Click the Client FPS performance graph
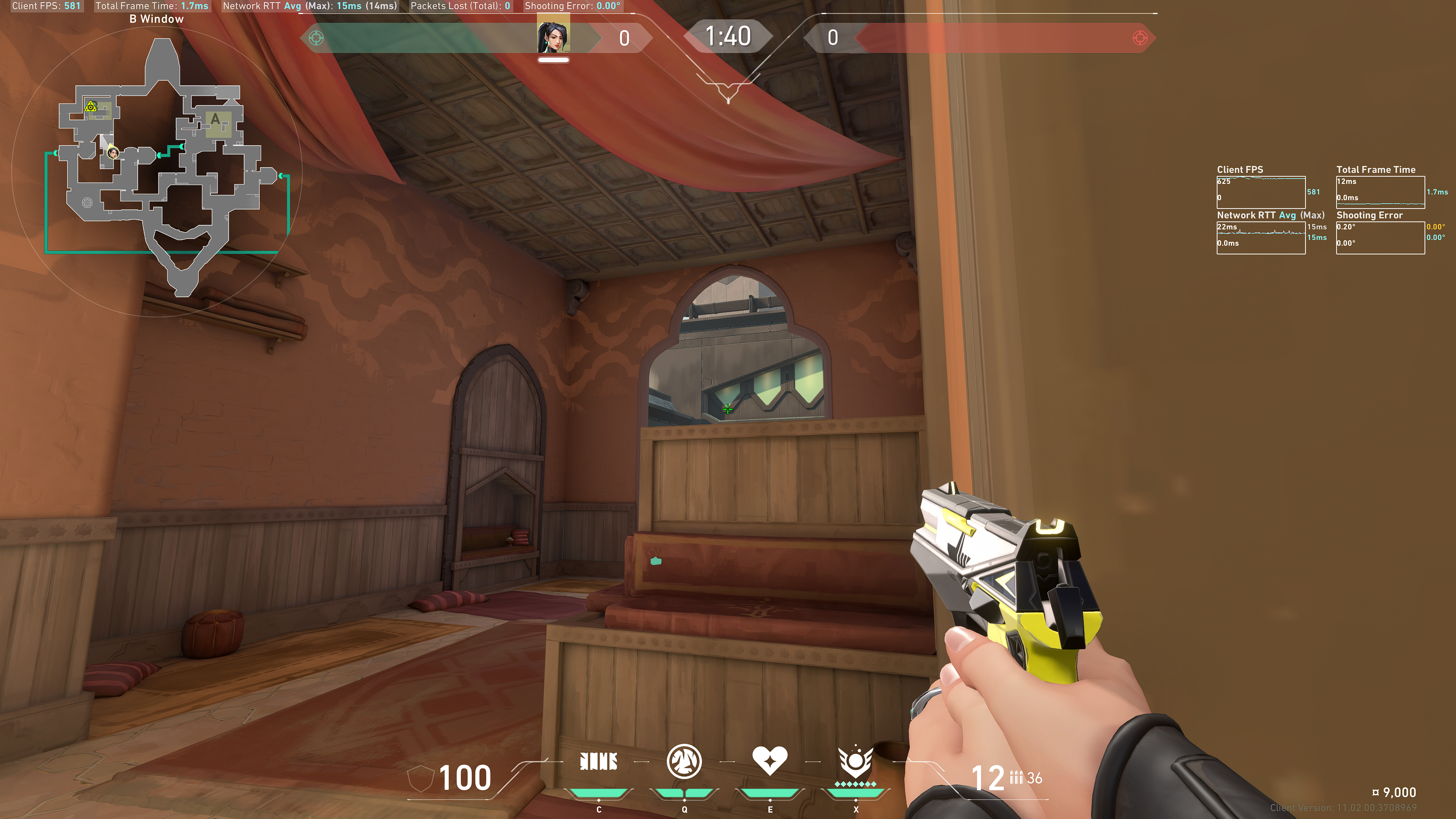Screen dimensions: 1456x819 [x=1260, y=192]
